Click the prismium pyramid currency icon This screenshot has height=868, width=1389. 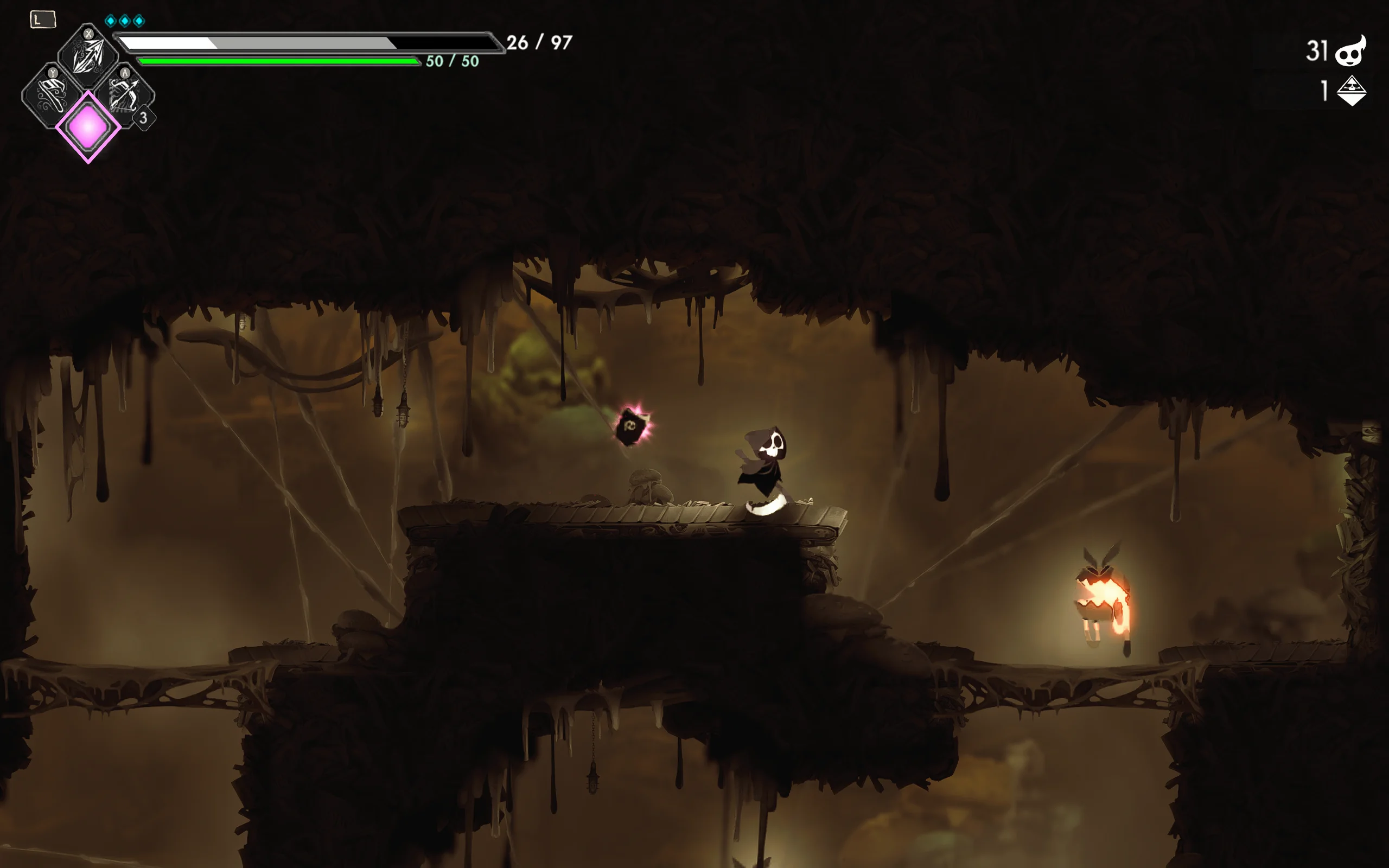tap(1351, 91)
